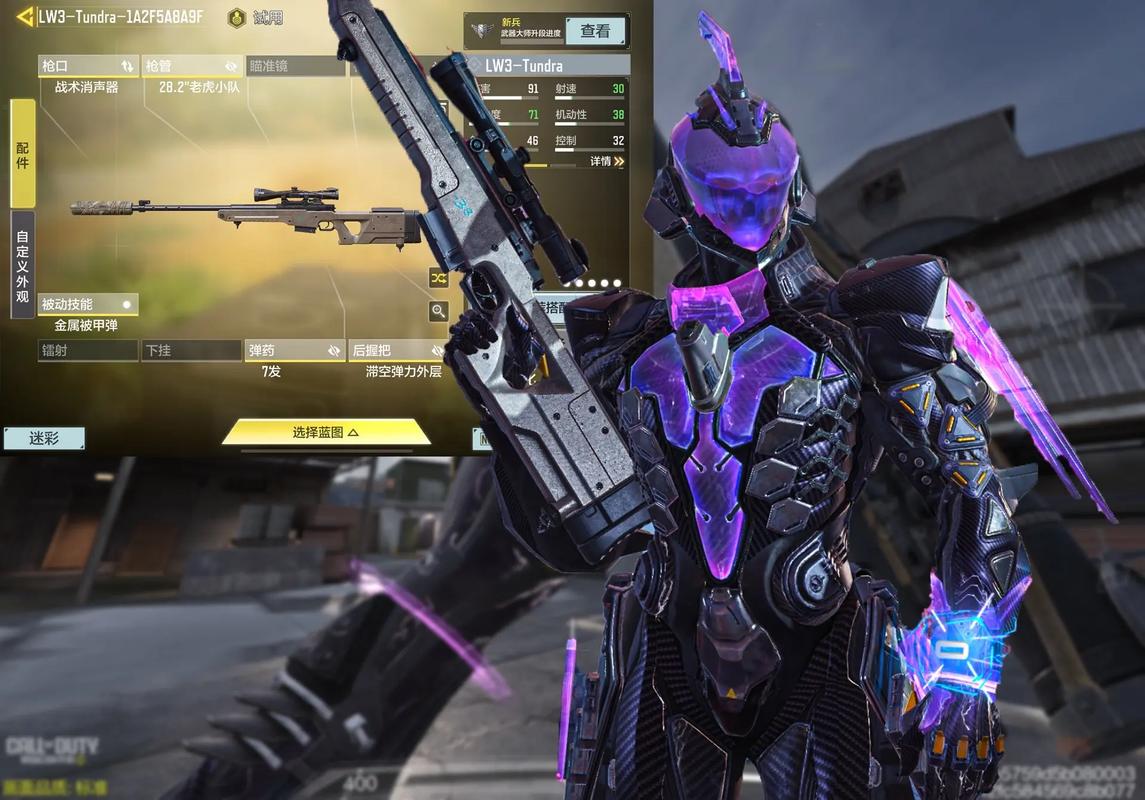Open the 弹药 ammunition slot
This screenshot has height=800, width=1145.
tap(295, 350)
